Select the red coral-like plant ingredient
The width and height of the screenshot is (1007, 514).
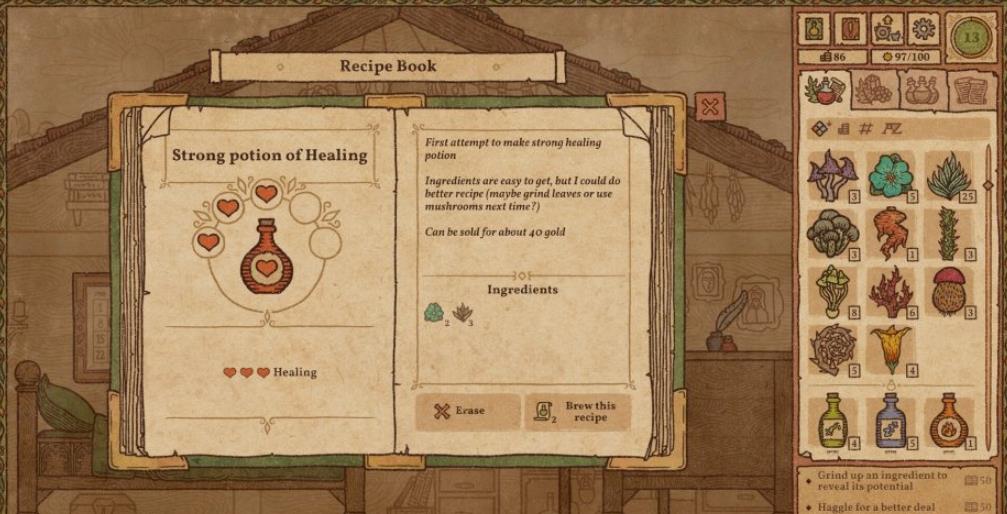[887, 291]
